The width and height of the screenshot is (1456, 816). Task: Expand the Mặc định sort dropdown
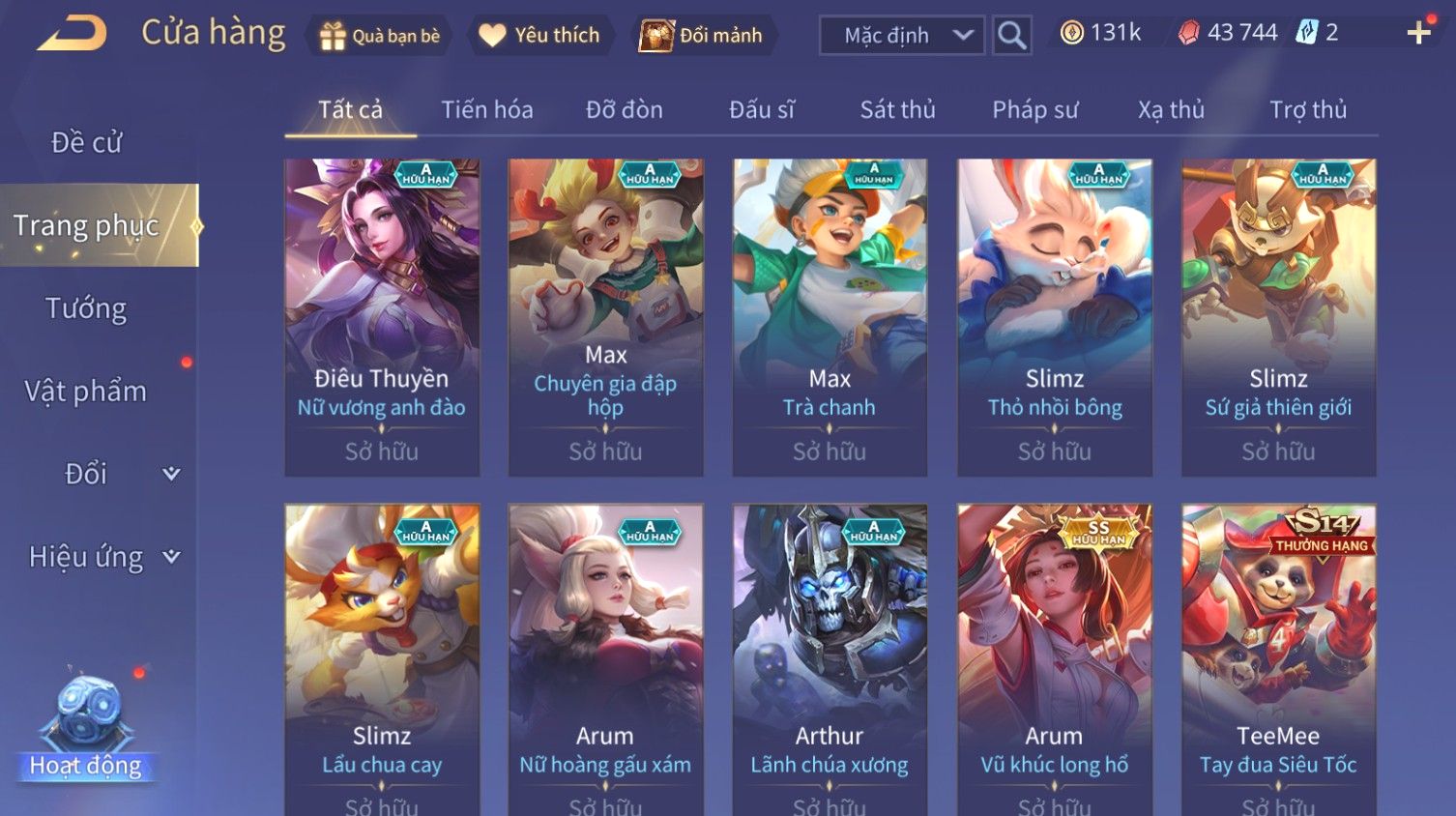click(x=902, y=36)
